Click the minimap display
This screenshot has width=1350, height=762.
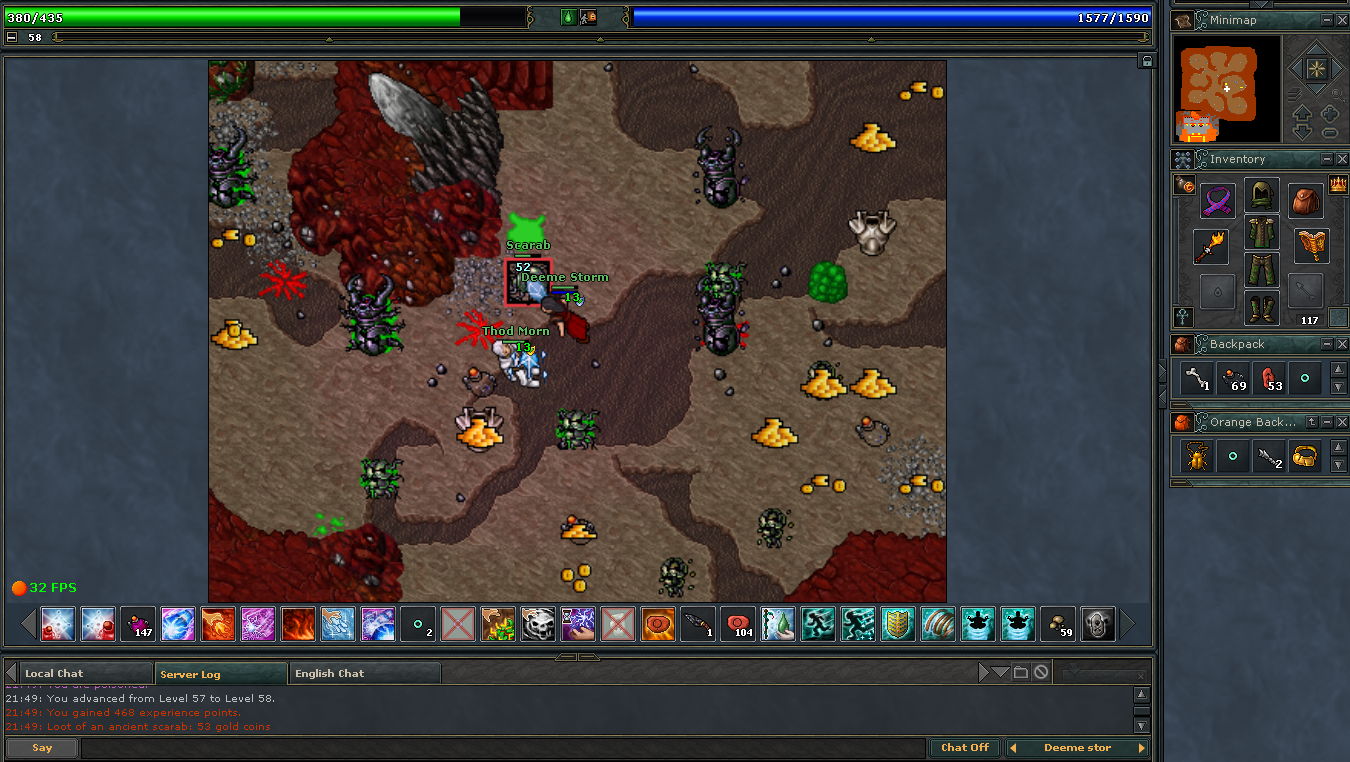(1227, 89)
